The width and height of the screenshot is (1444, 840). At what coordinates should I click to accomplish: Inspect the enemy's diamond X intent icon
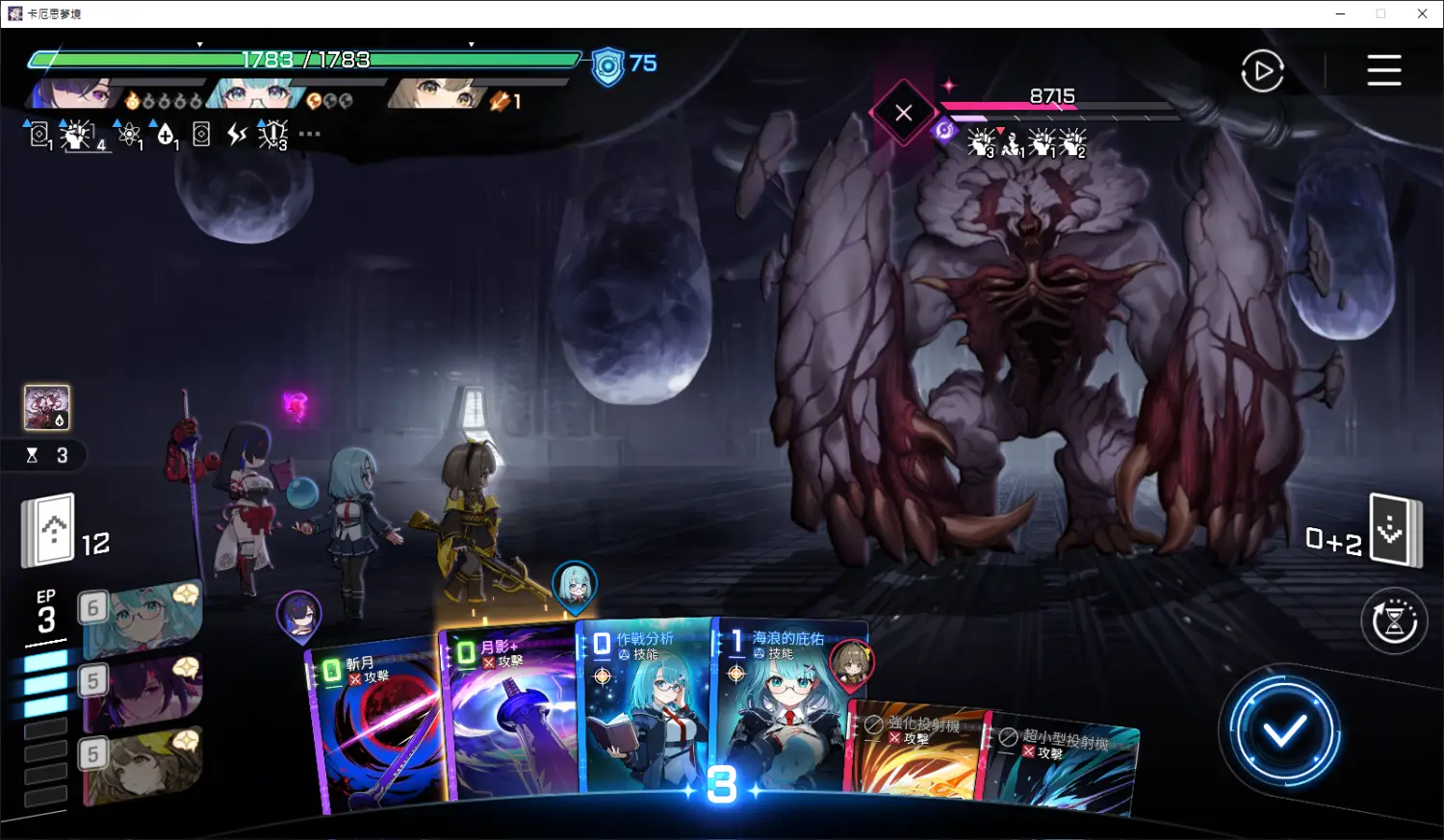[903, 113]
